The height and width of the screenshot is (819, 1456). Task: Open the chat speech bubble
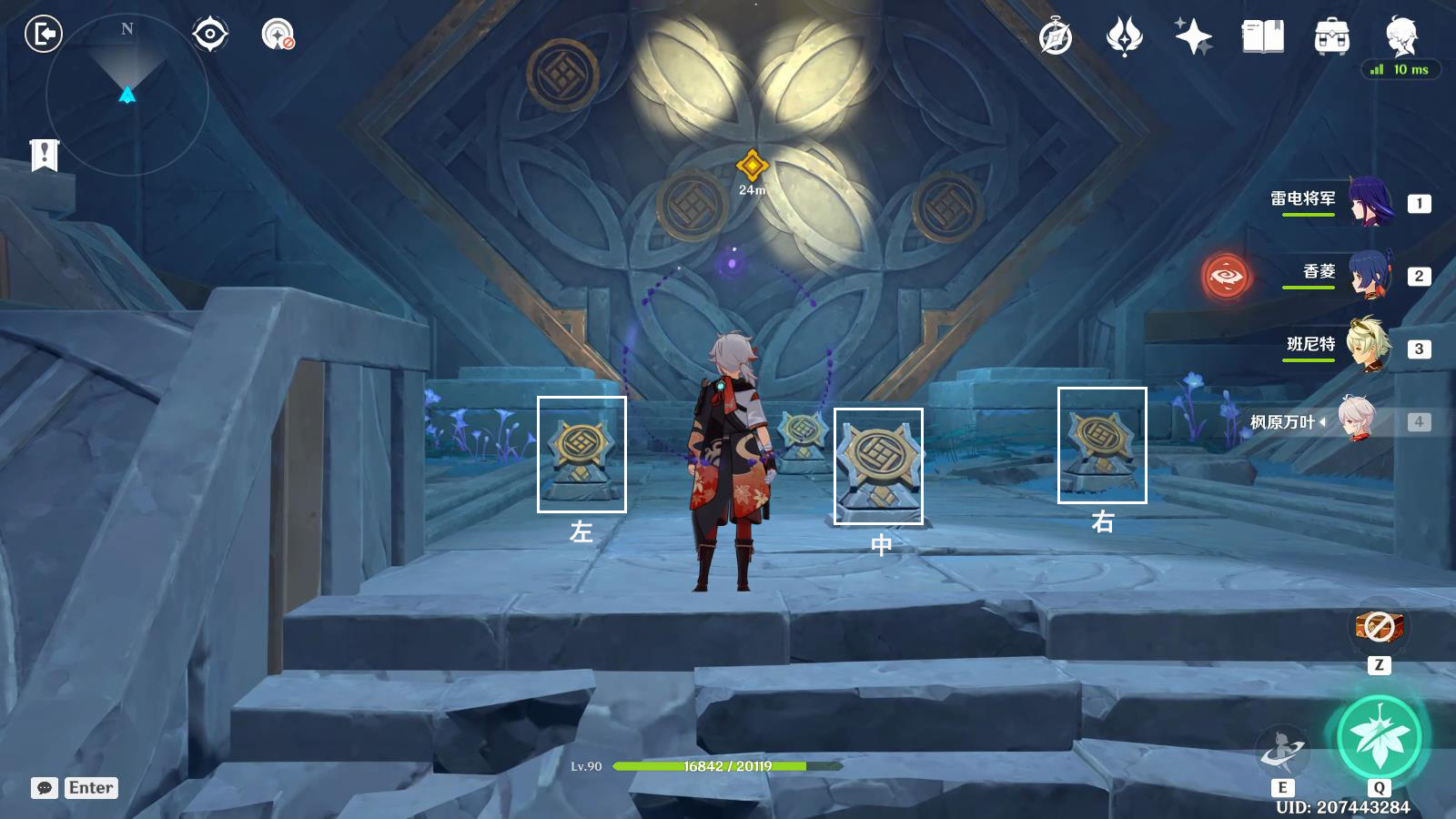click(45, 788)
